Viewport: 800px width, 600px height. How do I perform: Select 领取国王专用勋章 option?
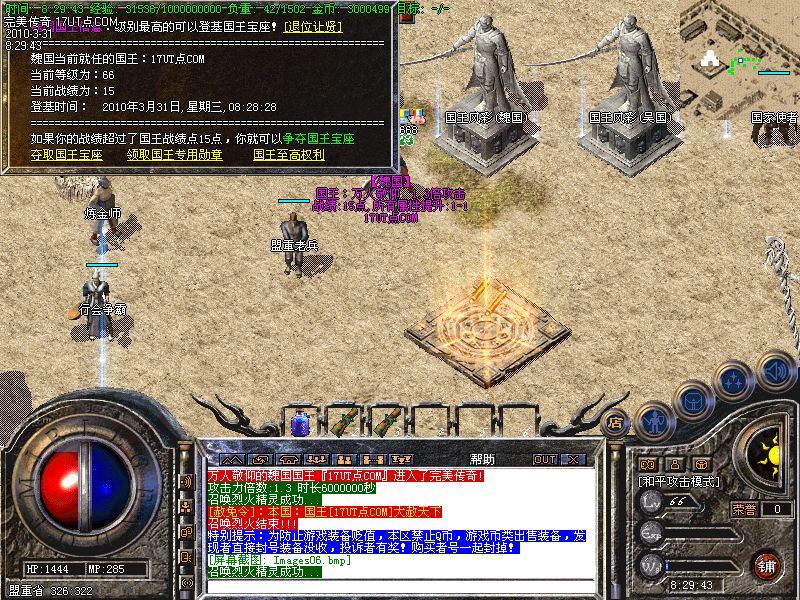[x=175, y=155]
